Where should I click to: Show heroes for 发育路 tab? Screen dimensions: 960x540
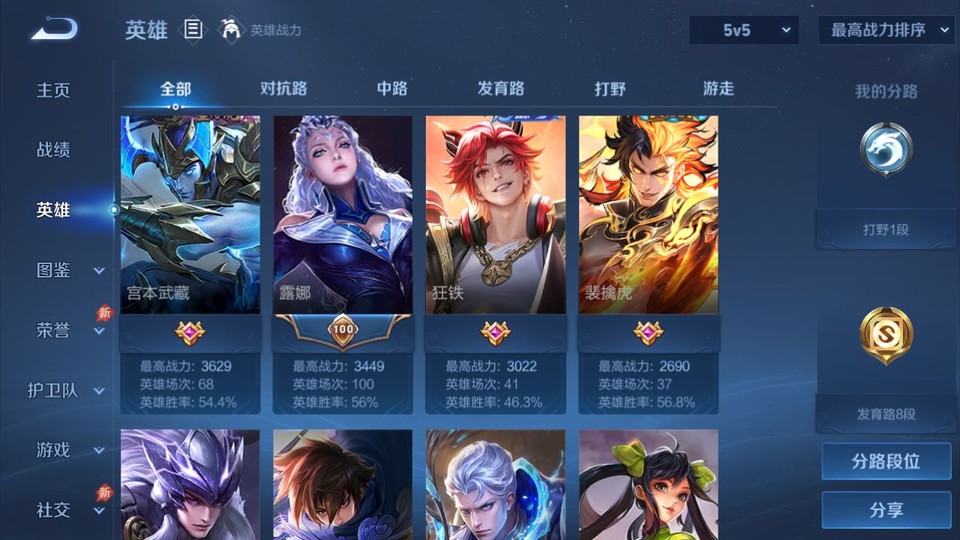(501, 89)
